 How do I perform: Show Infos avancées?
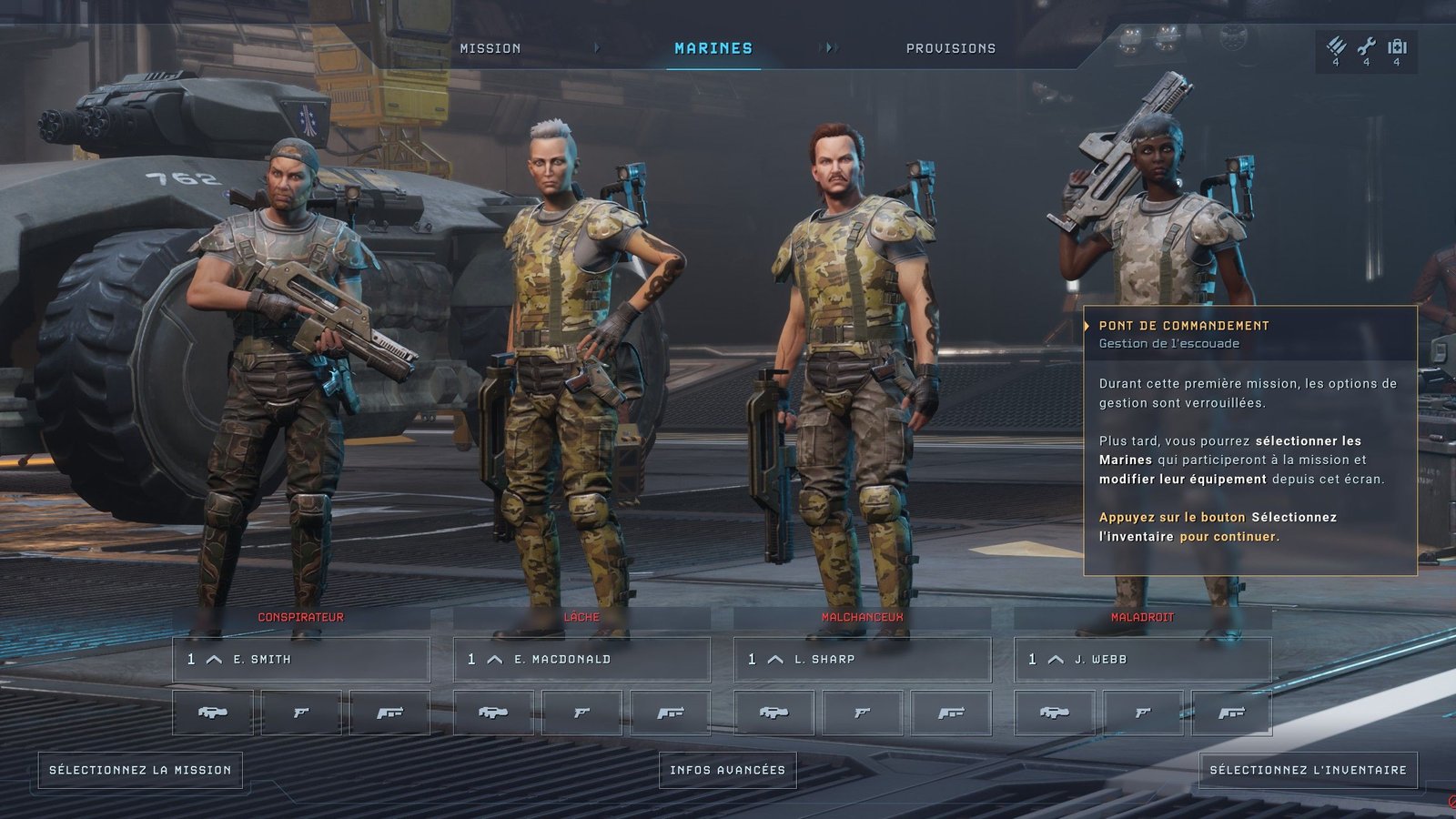click(727, 770)
